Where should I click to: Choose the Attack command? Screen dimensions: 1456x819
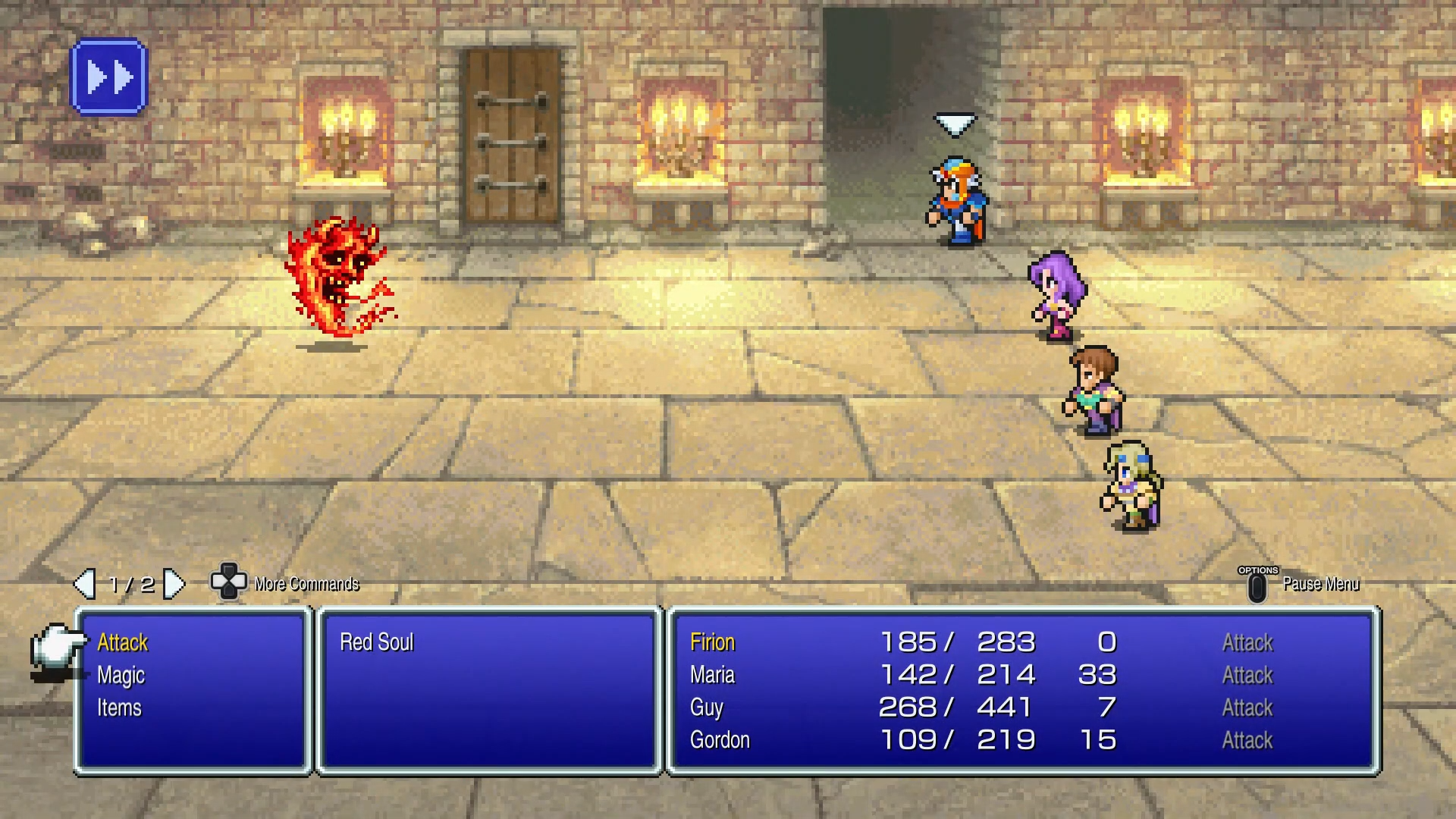[121, 642]
